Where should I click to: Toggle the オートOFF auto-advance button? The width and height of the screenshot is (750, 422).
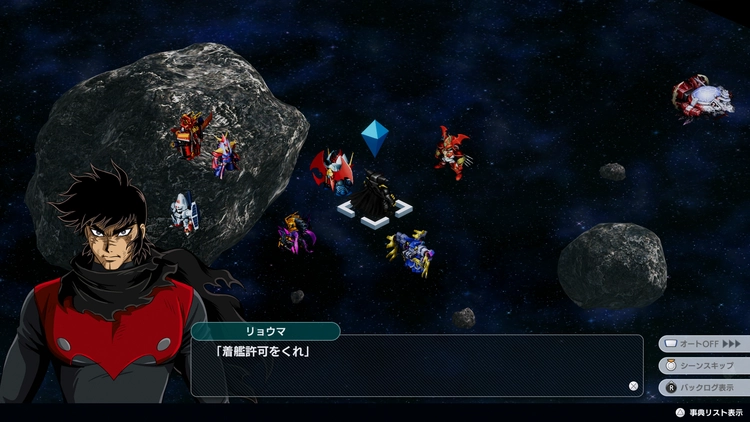tap(703, 343)
